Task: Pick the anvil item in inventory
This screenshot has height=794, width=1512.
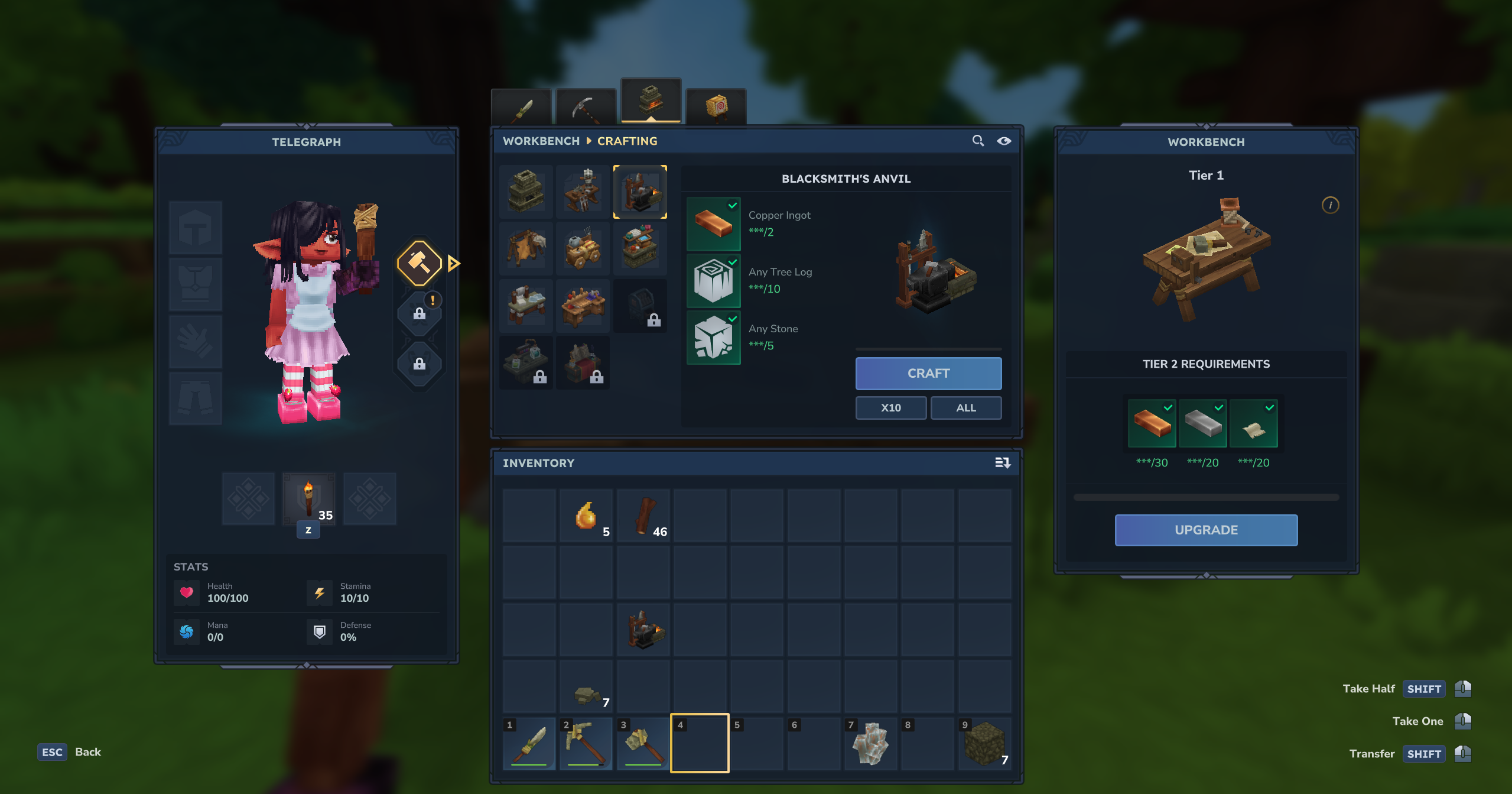Action: pyautogui.click(x=643, y=629)
